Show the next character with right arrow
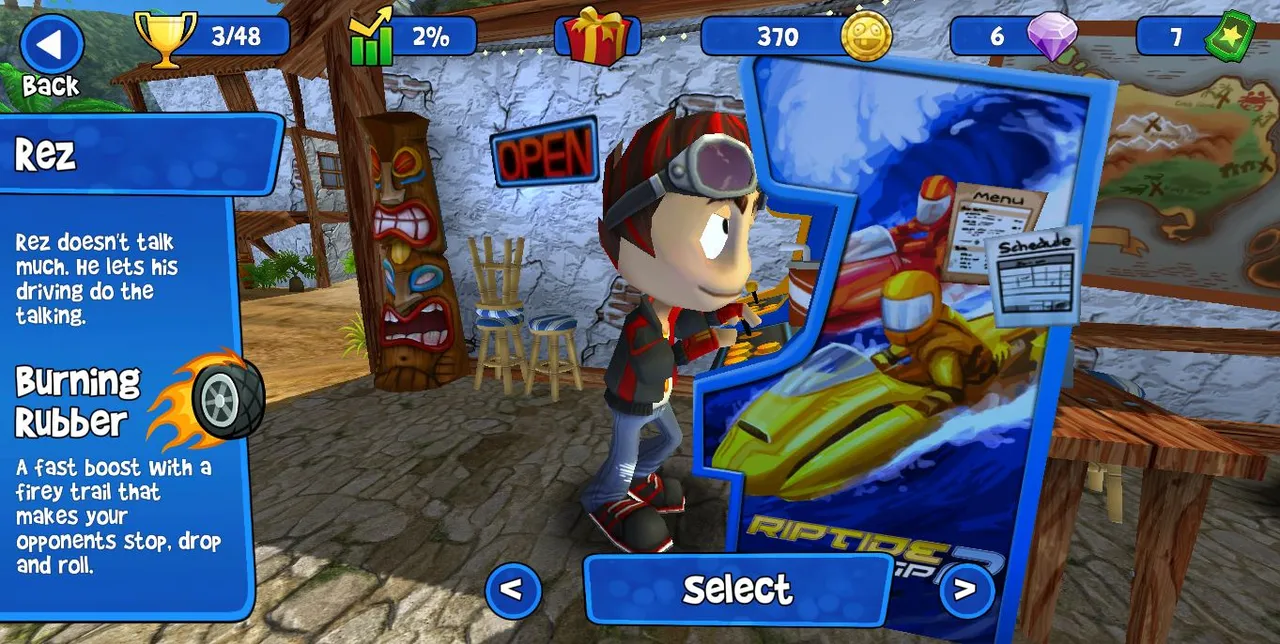Screen dimensions: 1280x644 (965, 590)
